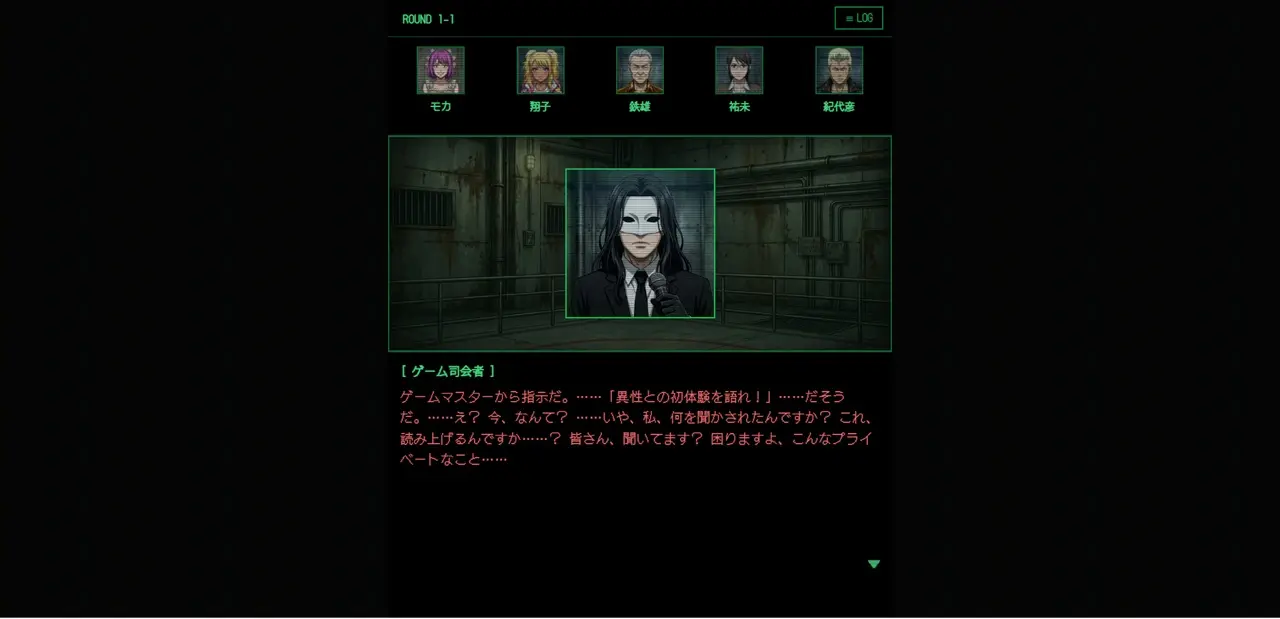1280x619 pixels.
Task: Select モカ's portrait
Action: [x=440, y=70]
